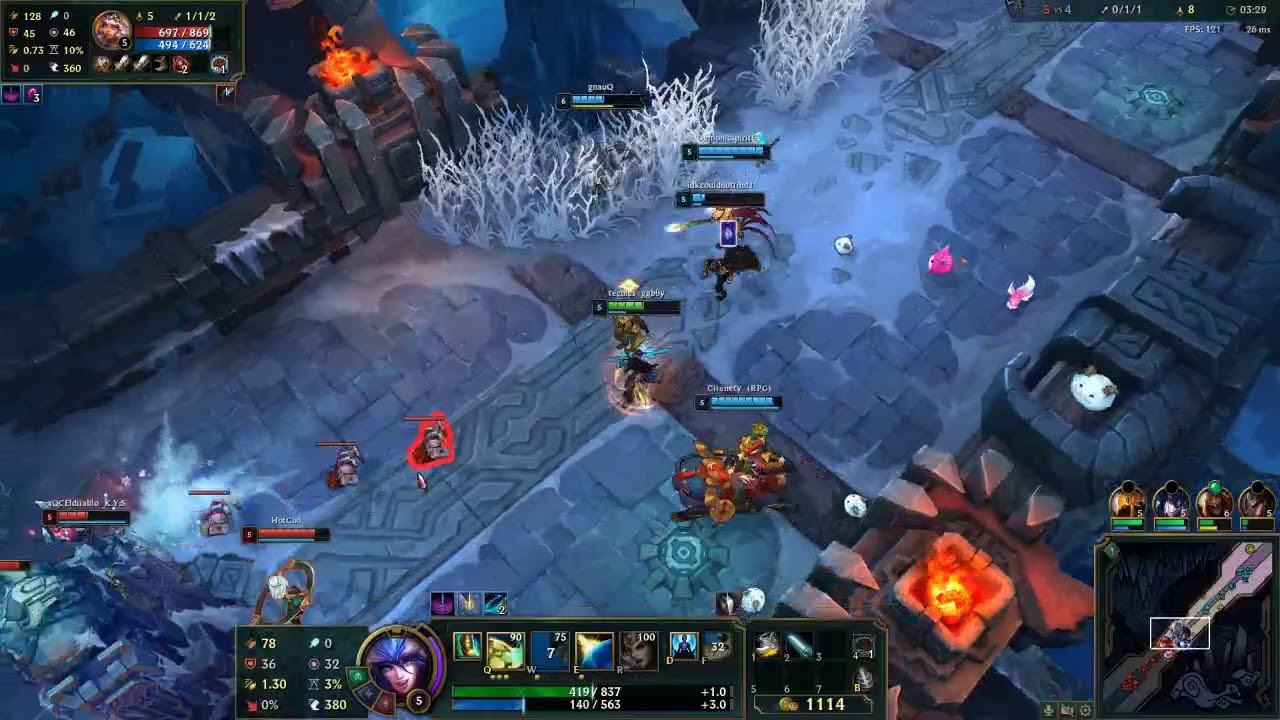Open settings using the gear icon near minimap
The height and width of the screenshot is (720, 1280).
1086,710
